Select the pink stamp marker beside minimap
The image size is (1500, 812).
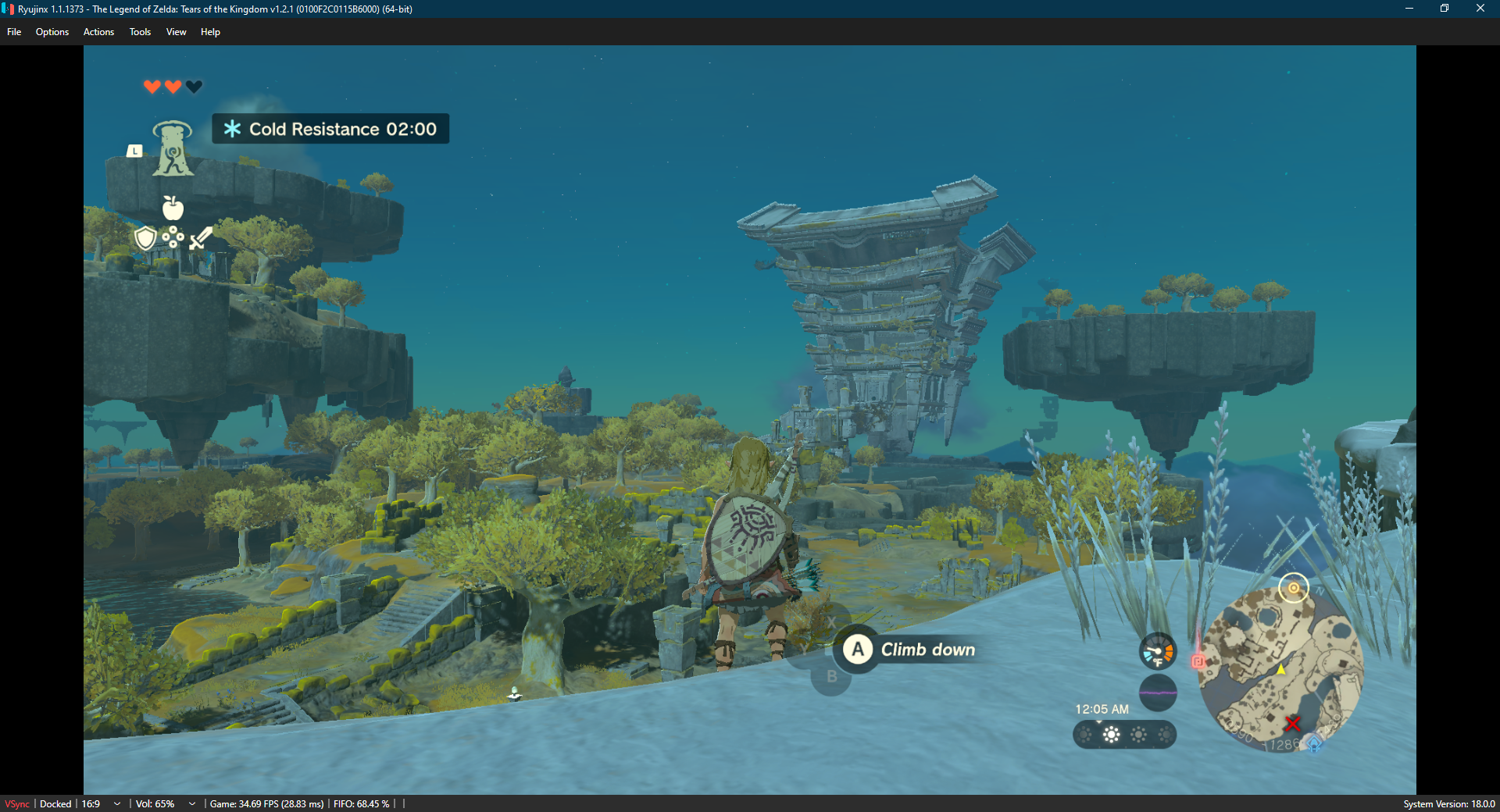point(1198,661)
